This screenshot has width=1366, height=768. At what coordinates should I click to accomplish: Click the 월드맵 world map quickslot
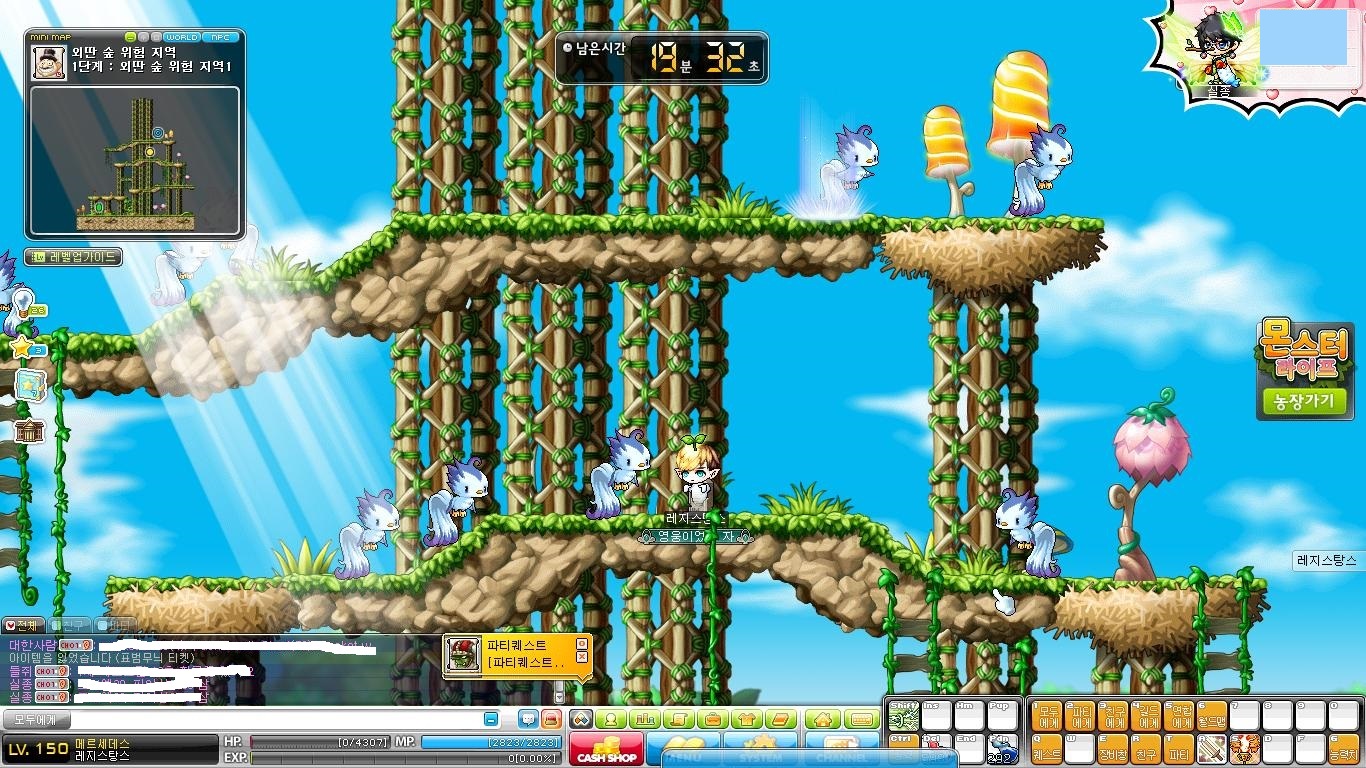point(1212,715)
